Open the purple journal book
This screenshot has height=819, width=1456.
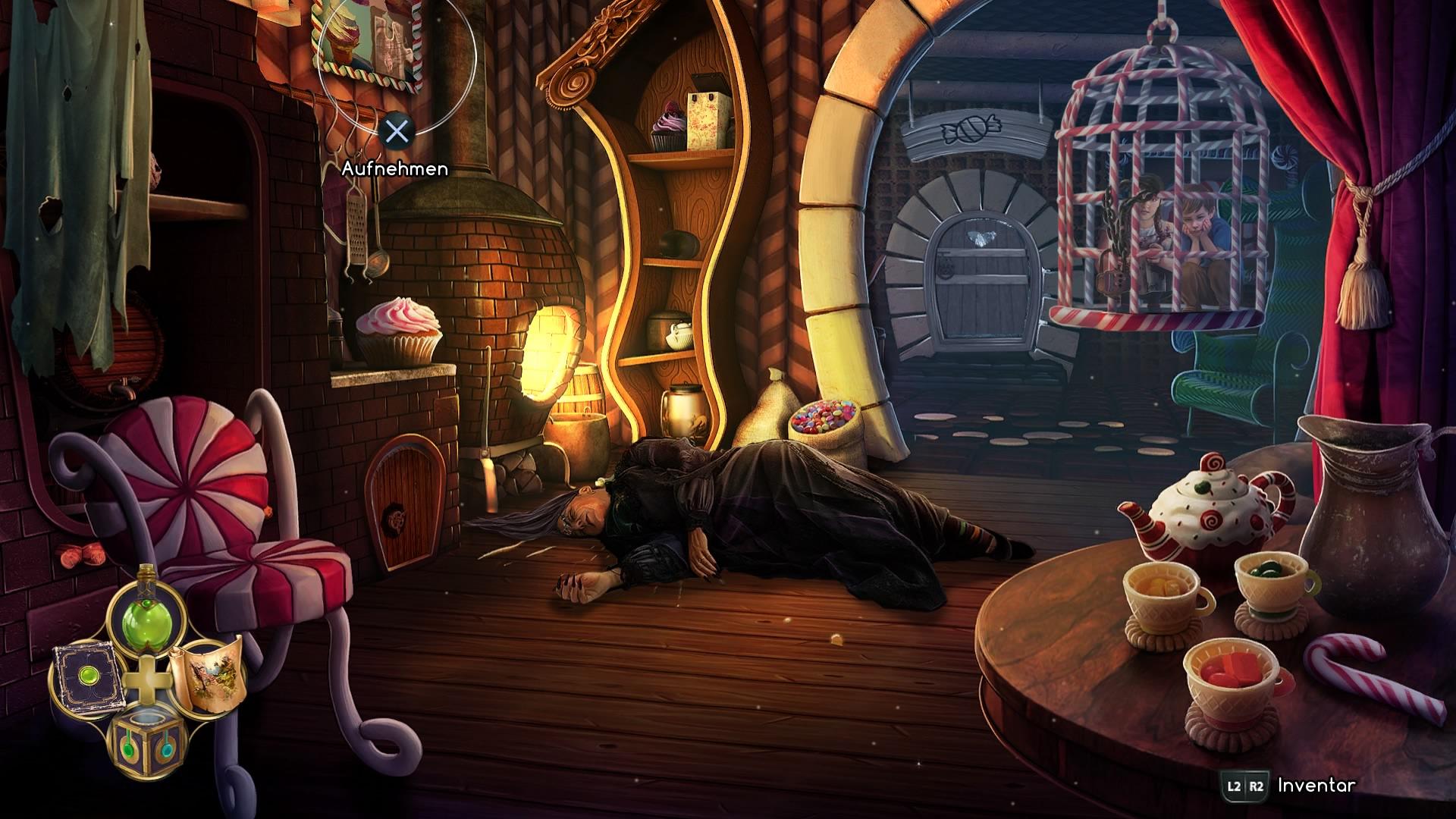click(84, 678)
